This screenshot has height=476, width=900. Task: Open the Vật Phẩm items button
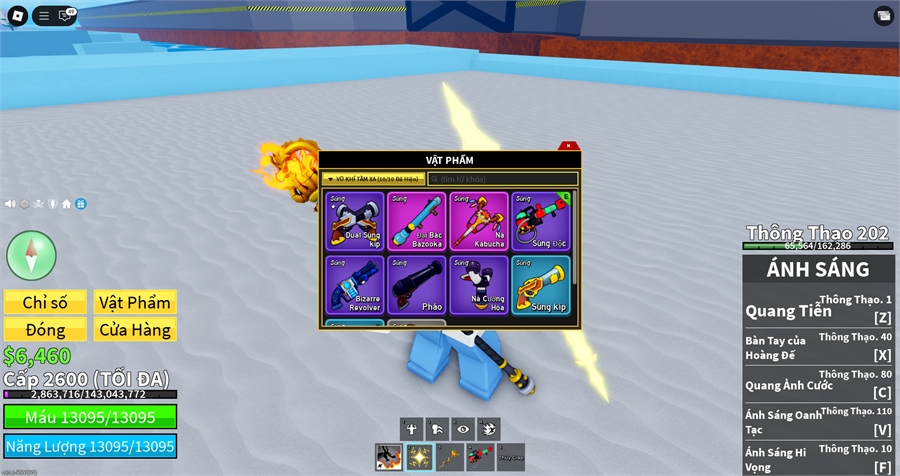coord(135,302)
